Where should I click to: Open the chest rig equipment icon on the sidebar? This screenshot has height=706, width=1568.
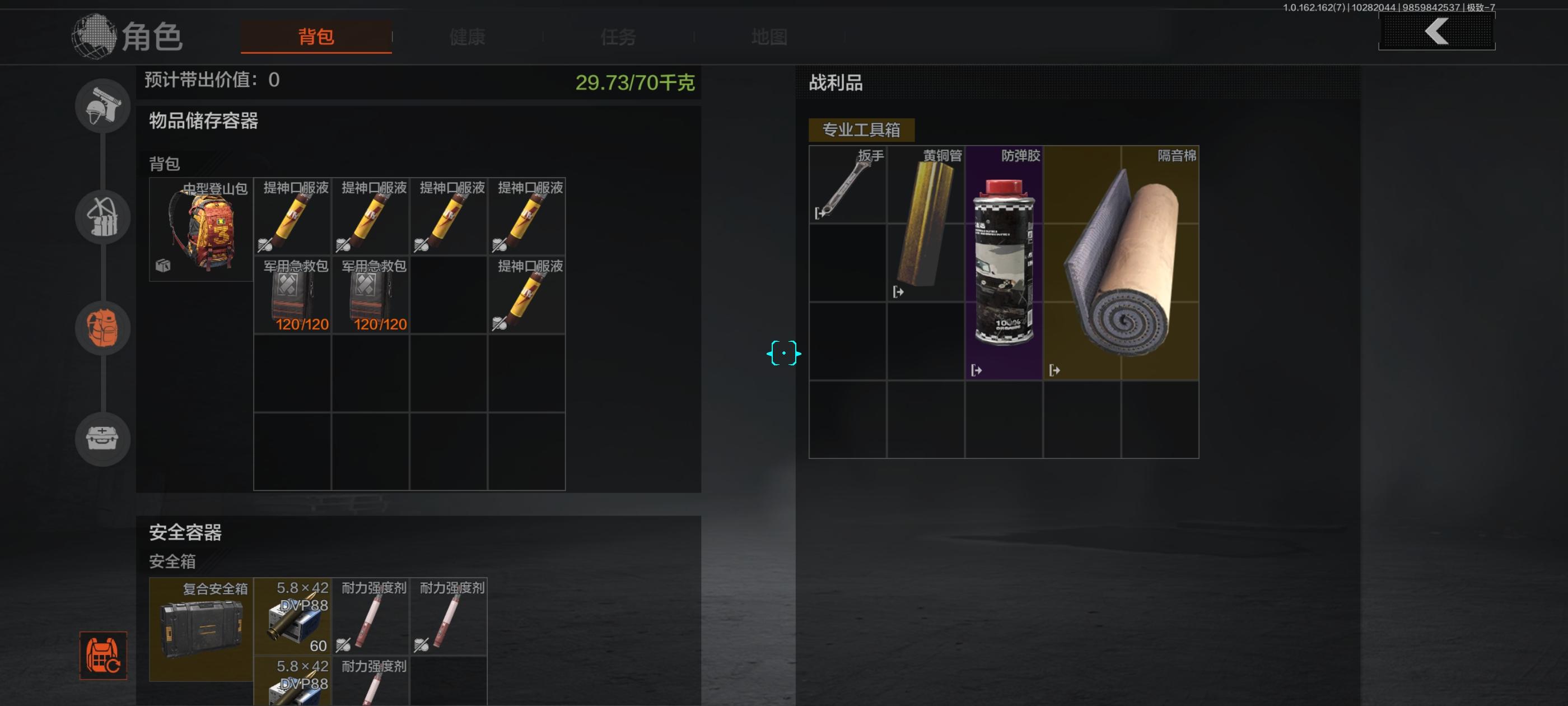tap(102, 217)
